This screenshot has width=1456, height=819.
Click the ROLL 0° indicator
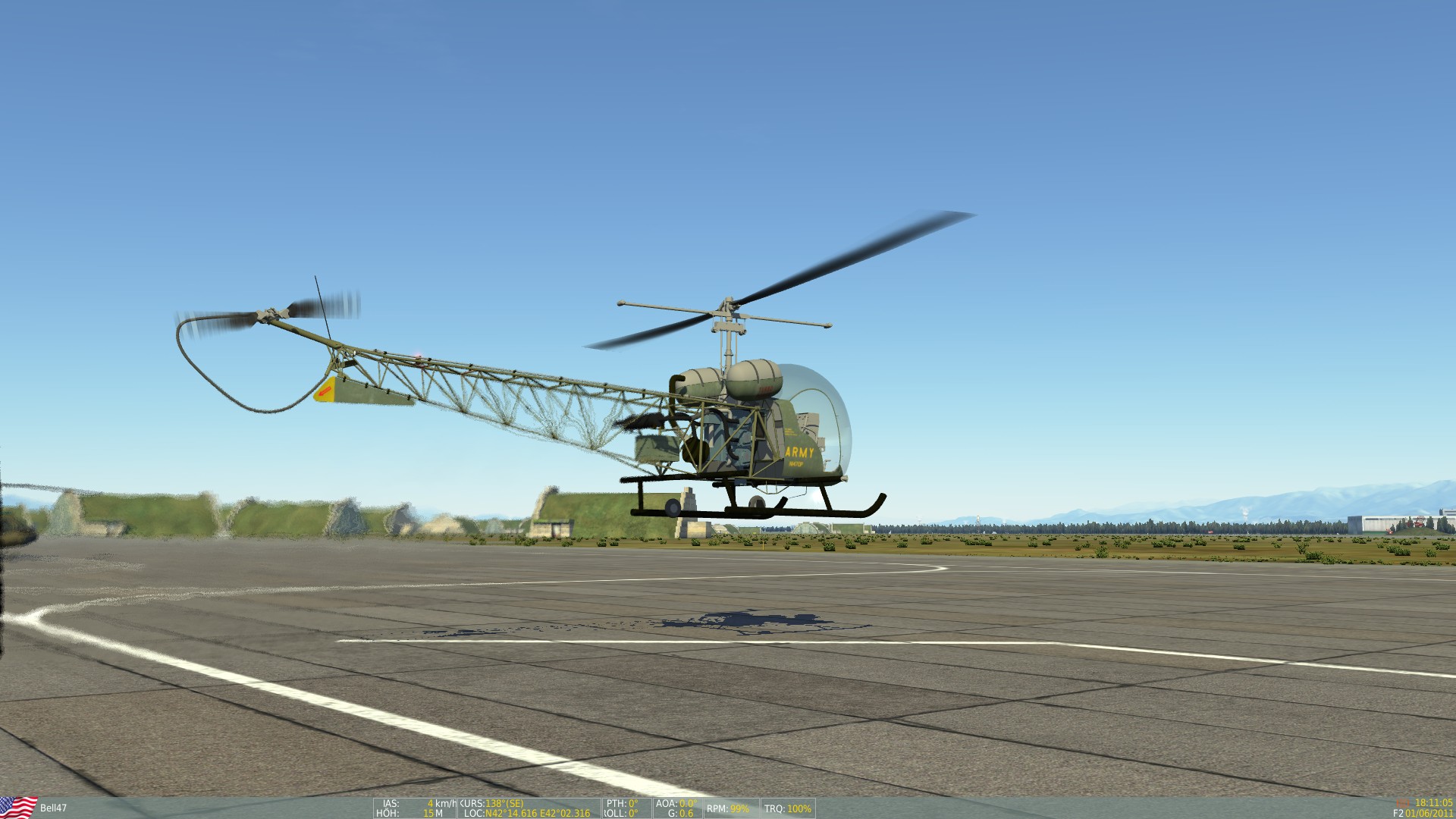620,813
